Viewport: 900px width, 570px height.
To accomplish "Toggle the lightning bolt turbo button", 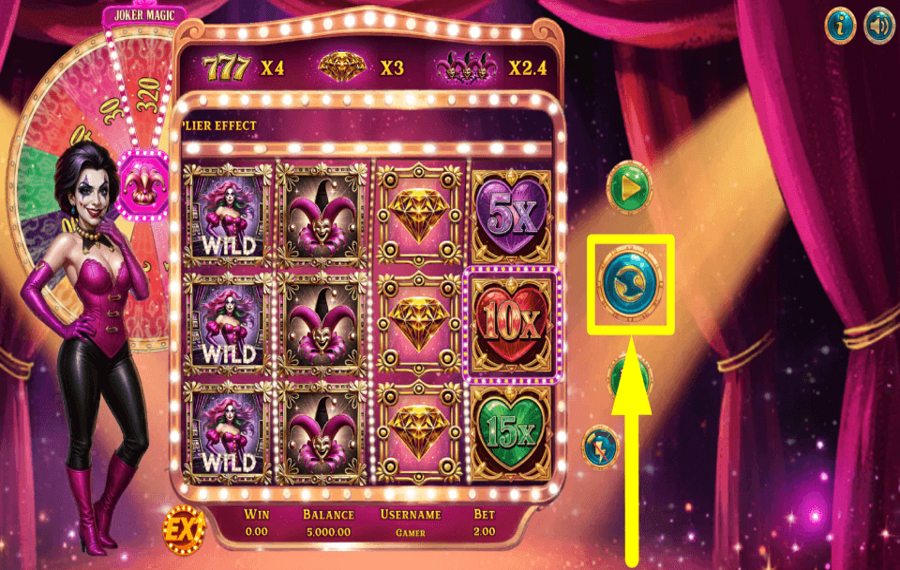I will point(602,445).
